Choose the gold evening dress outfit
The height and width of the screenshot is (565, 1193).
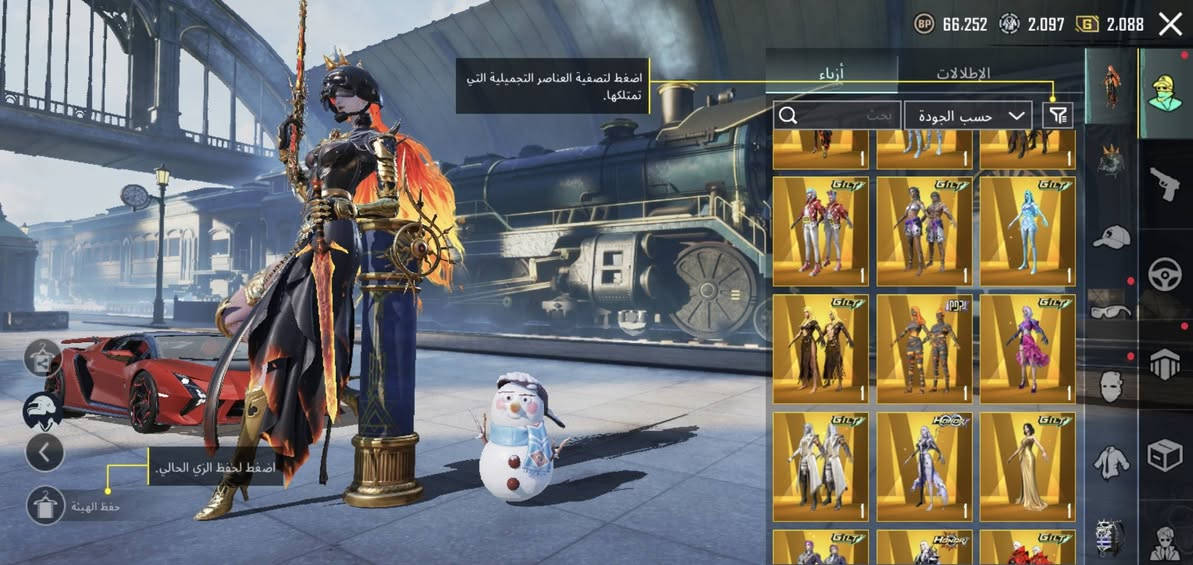(1027, 467)
